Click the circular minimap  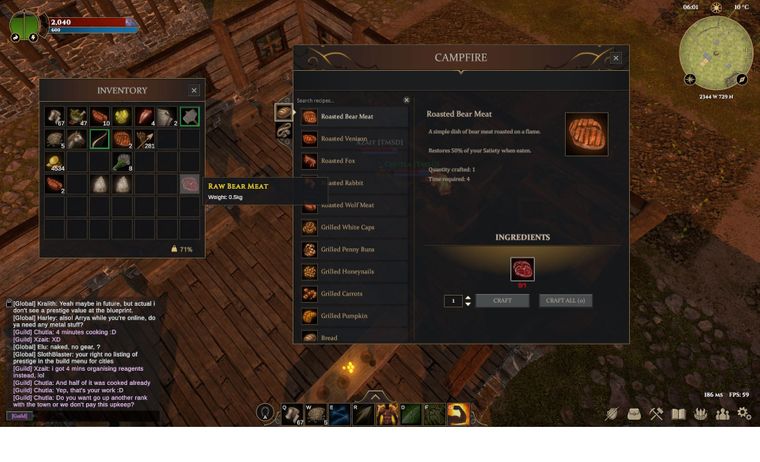tap(715, 51)
